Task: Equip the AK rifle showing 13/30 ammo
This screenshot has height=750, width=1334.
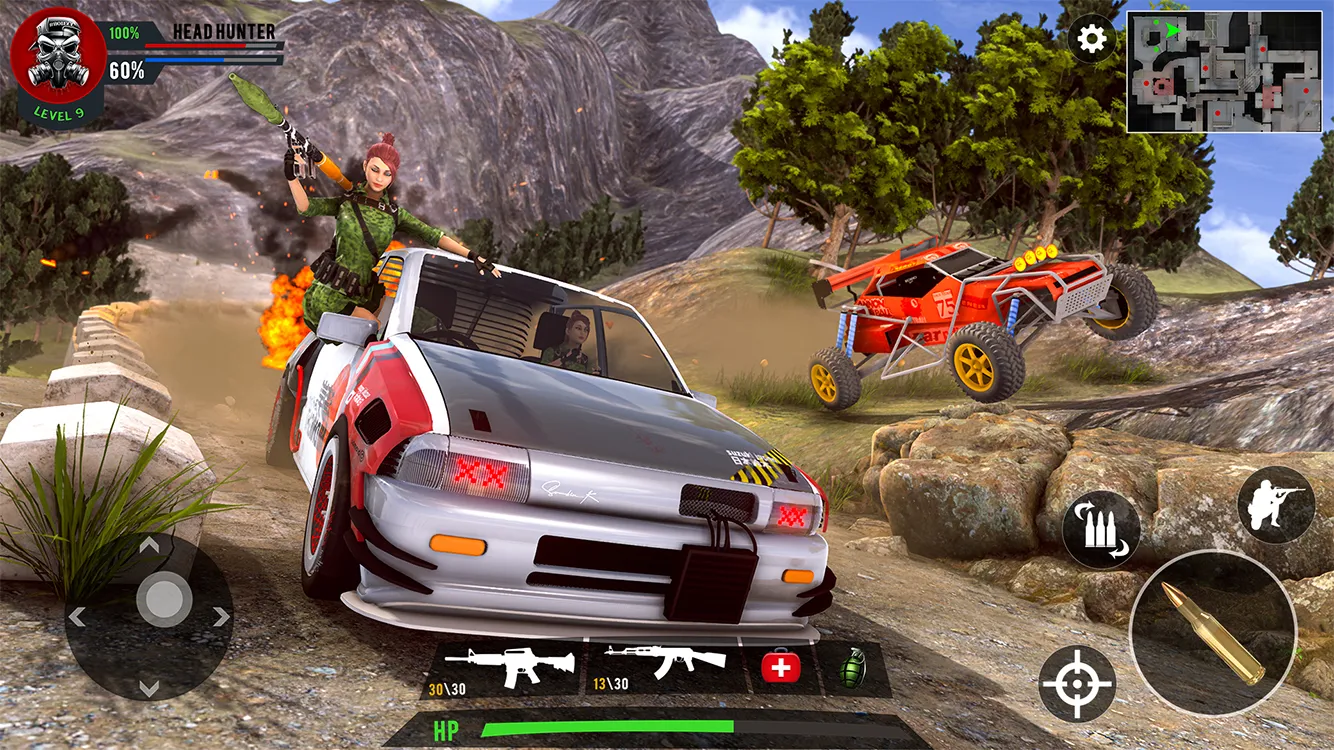Action: point(665,660)
